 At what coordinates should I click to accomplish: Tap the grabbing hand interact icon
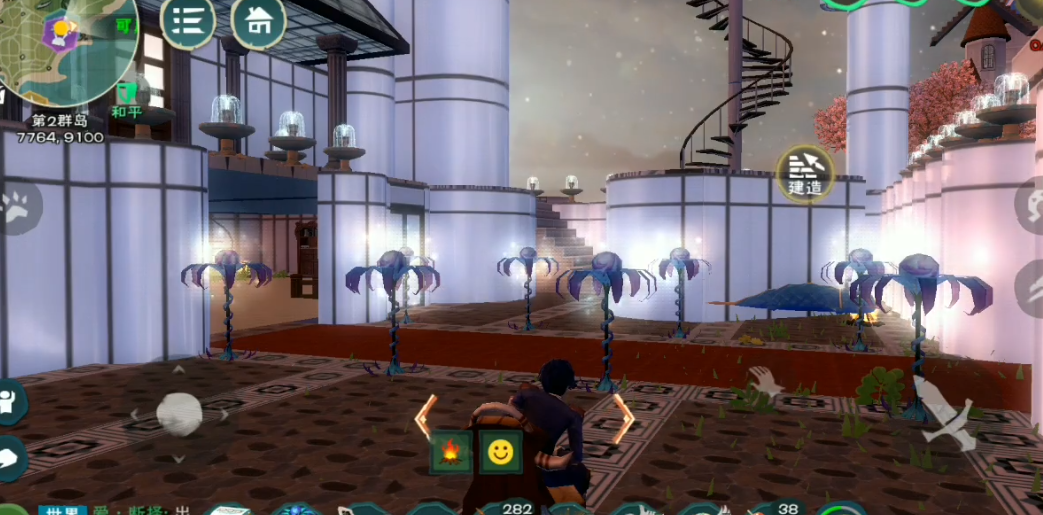pos(766,381)
